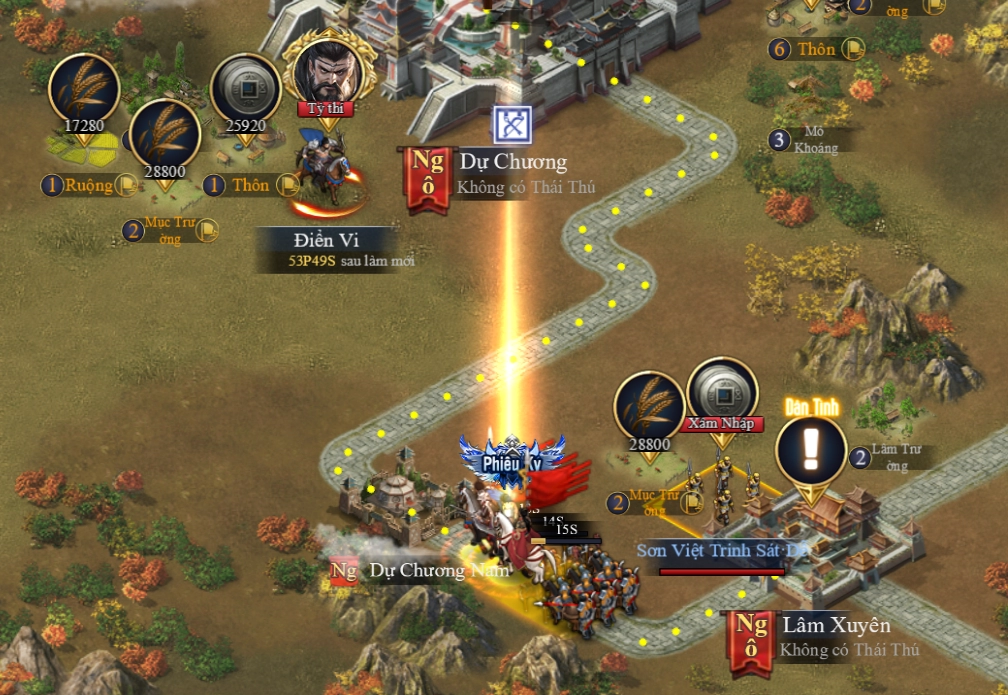Image resolution: width=1008 pixels, height=695 pixels.
Task: Click the crossed-weapons icon above Dự Chương
Action: [x=513, y=125]
